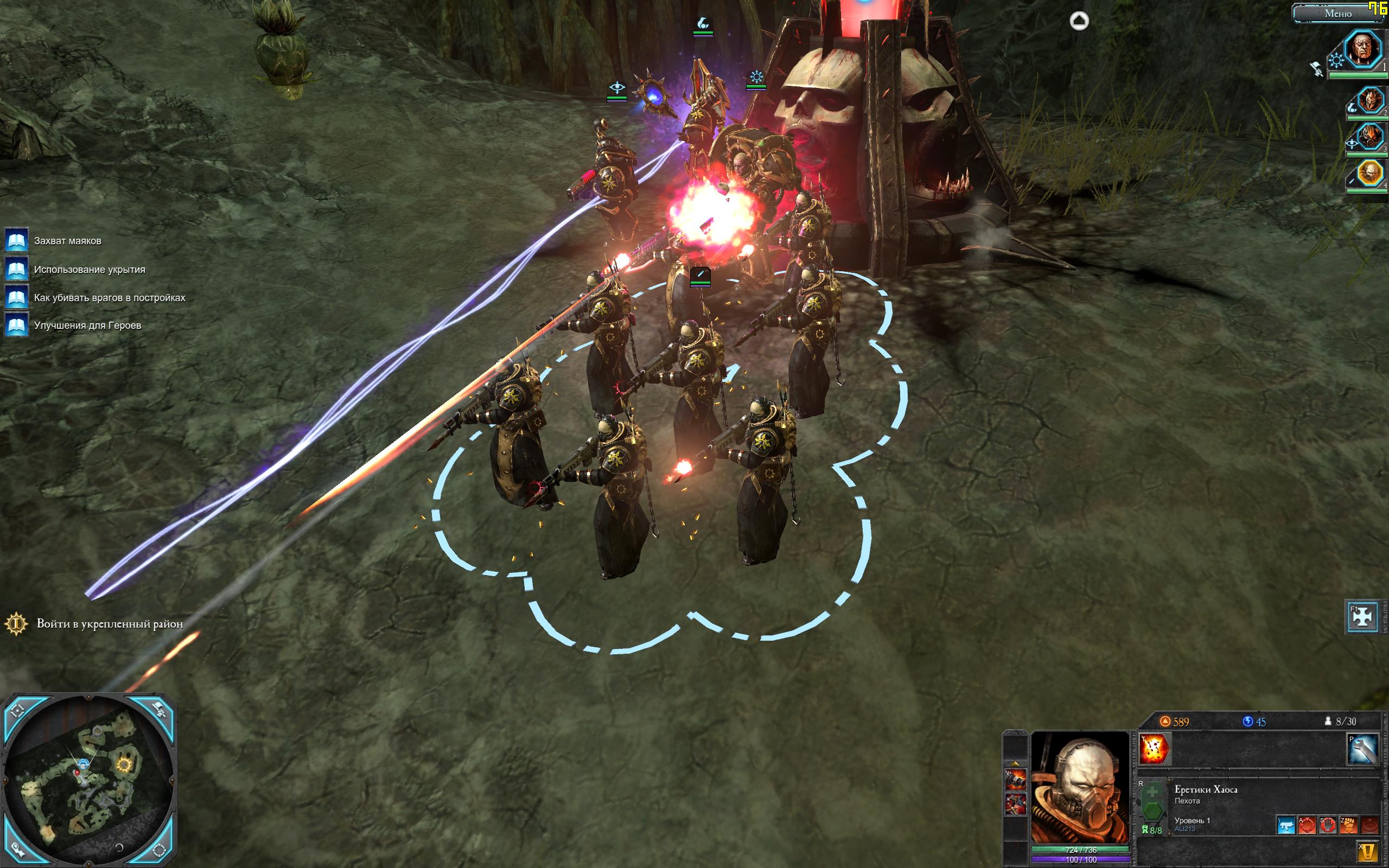Click the minimap's flag ping corner button
Screen dimensions: 1389x868
point(159,710)
